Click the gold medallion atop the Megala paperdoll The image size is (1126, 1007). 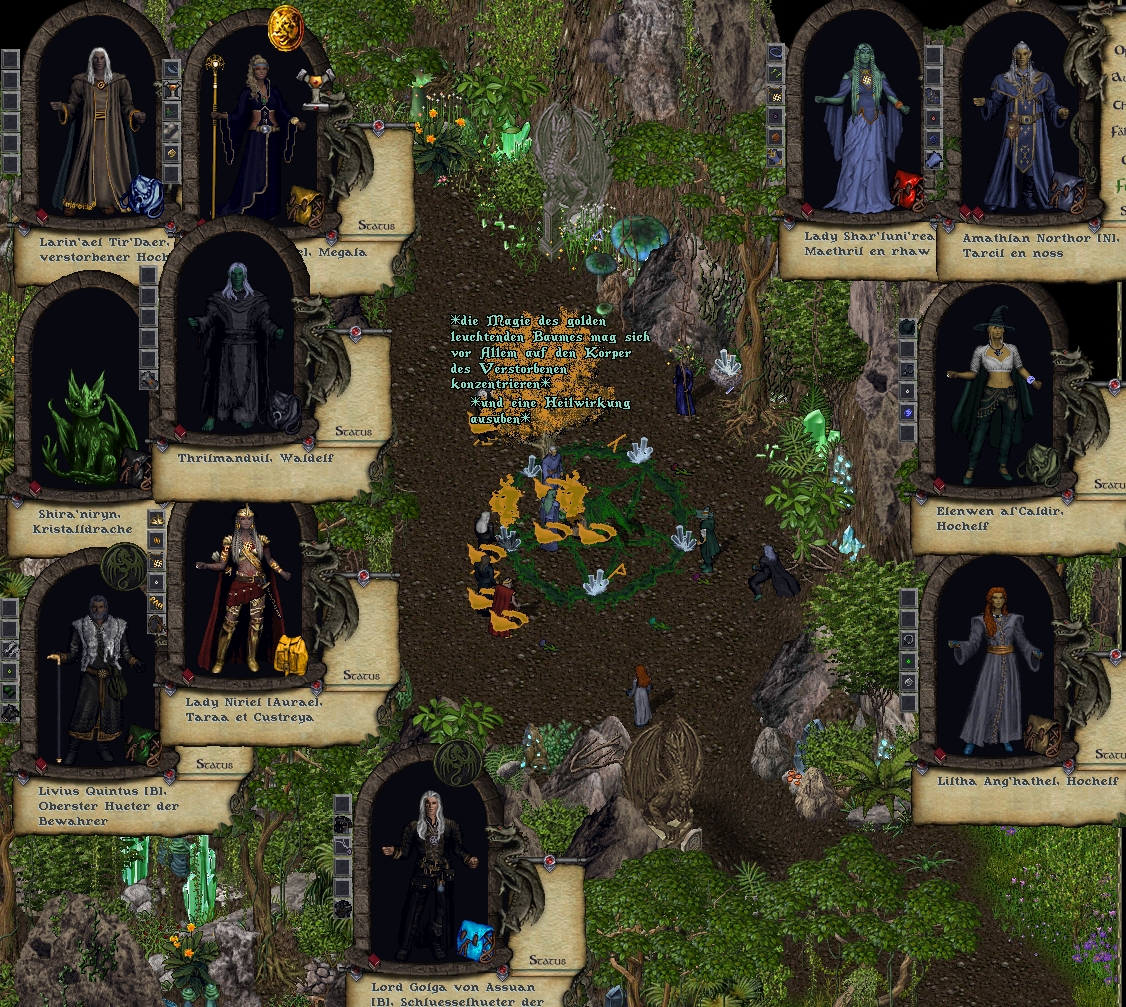coord(285,25)
